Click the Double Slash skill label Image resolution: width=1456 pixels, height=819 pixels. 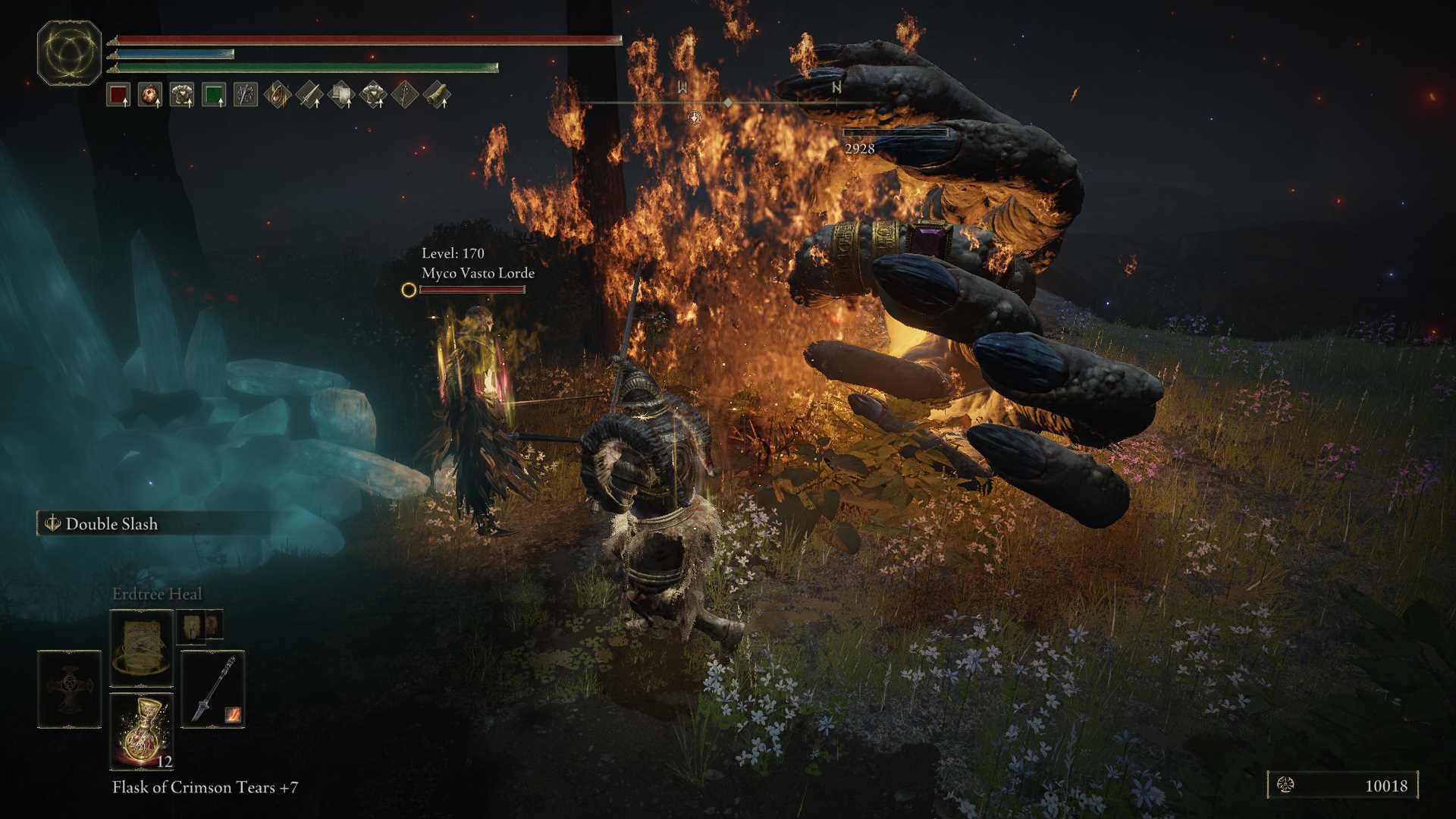tap(111, 524)
